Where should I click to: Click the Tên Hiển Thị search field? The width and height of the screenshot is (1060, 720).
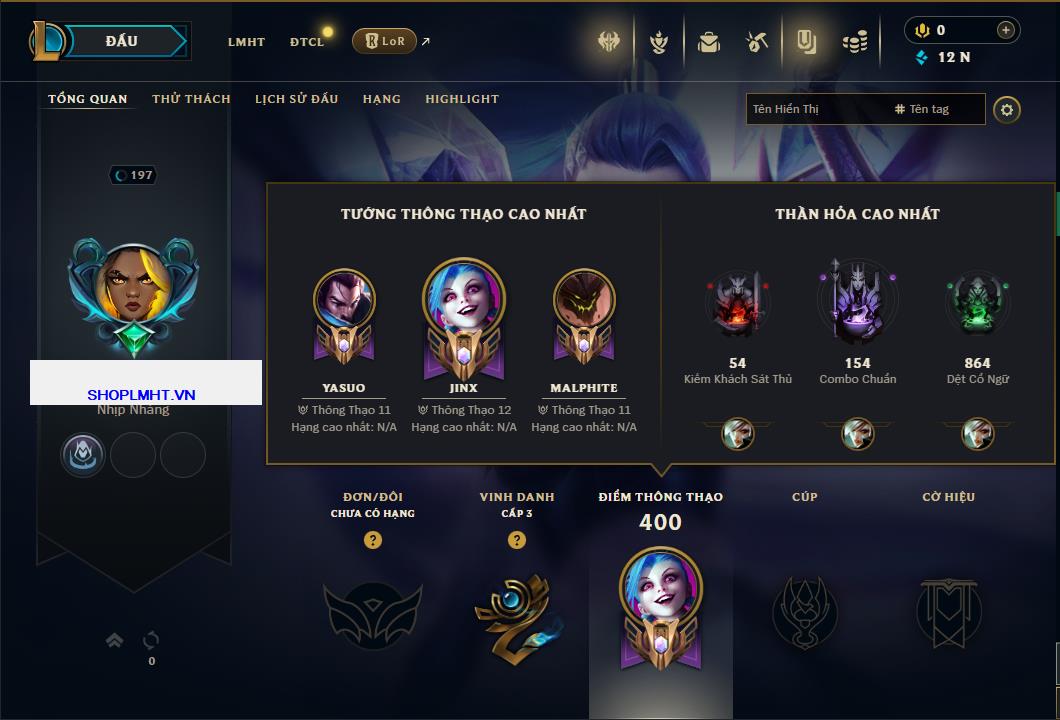point(815,109)
